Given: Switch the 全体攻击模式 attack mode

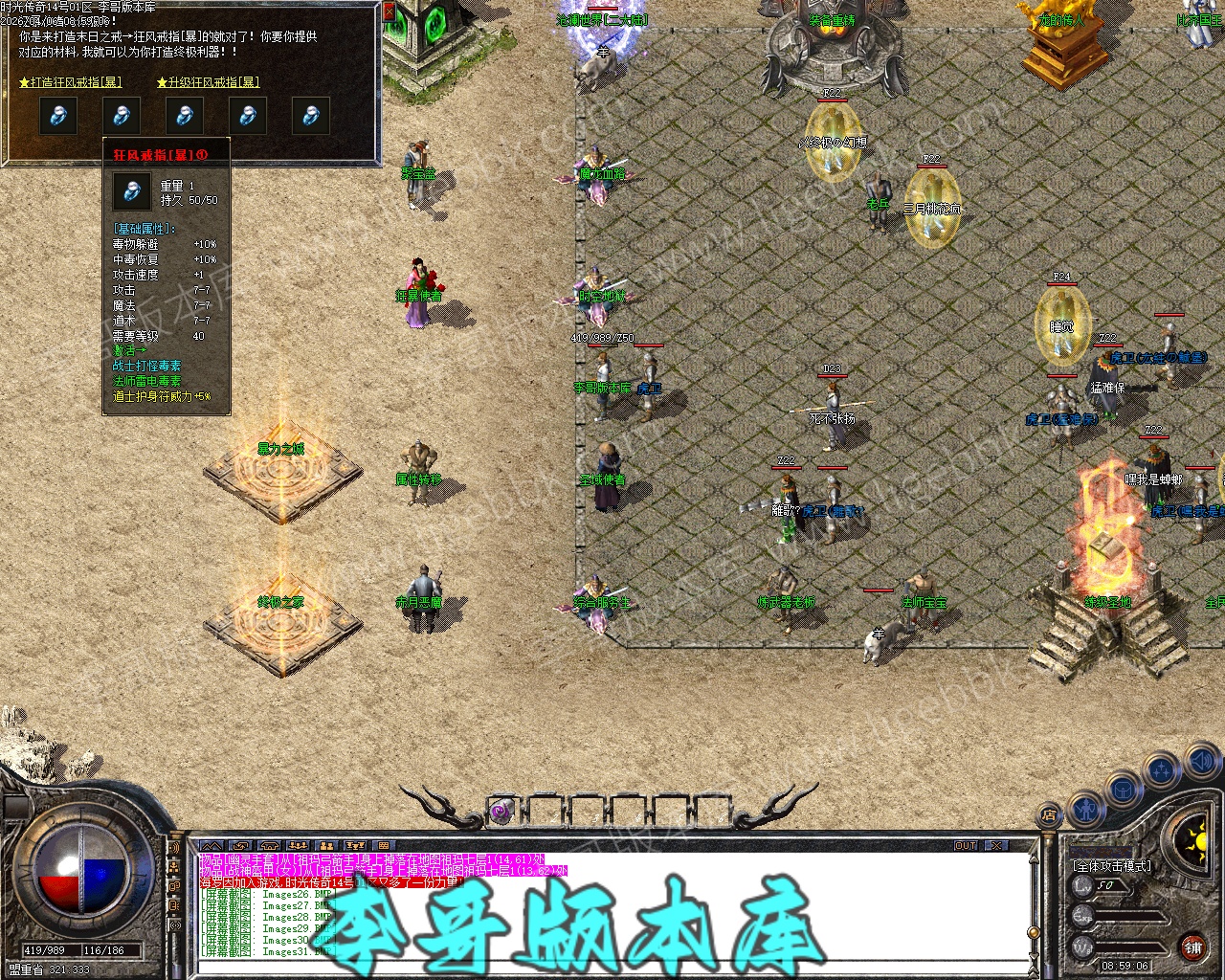Looking at the screenshot, I should [x=1112, y=865].
